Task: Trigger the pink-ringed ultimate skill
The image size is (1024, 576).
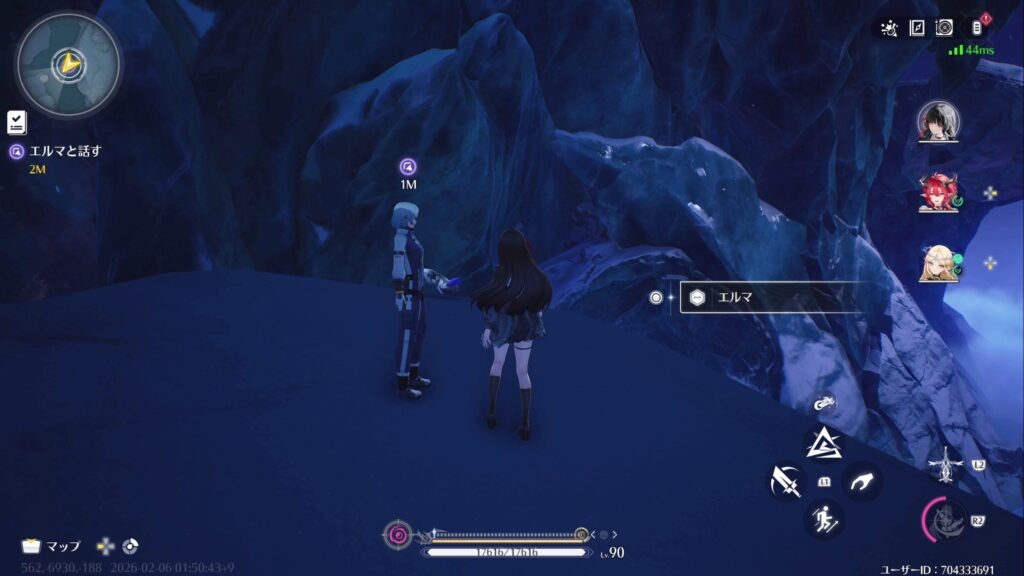Action: pos(944,519)
